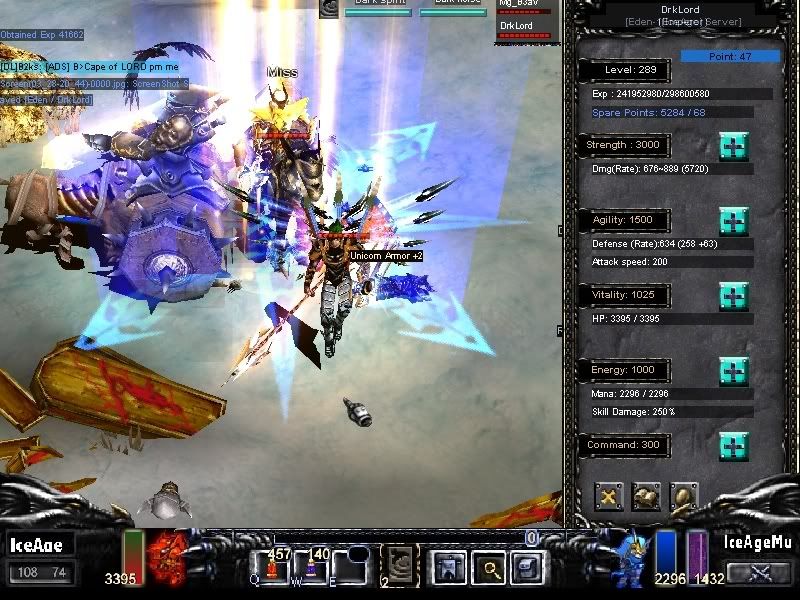Screen dimensions: 800x600
Task: Add a point to Strength
Action: (x=733, y=146)
